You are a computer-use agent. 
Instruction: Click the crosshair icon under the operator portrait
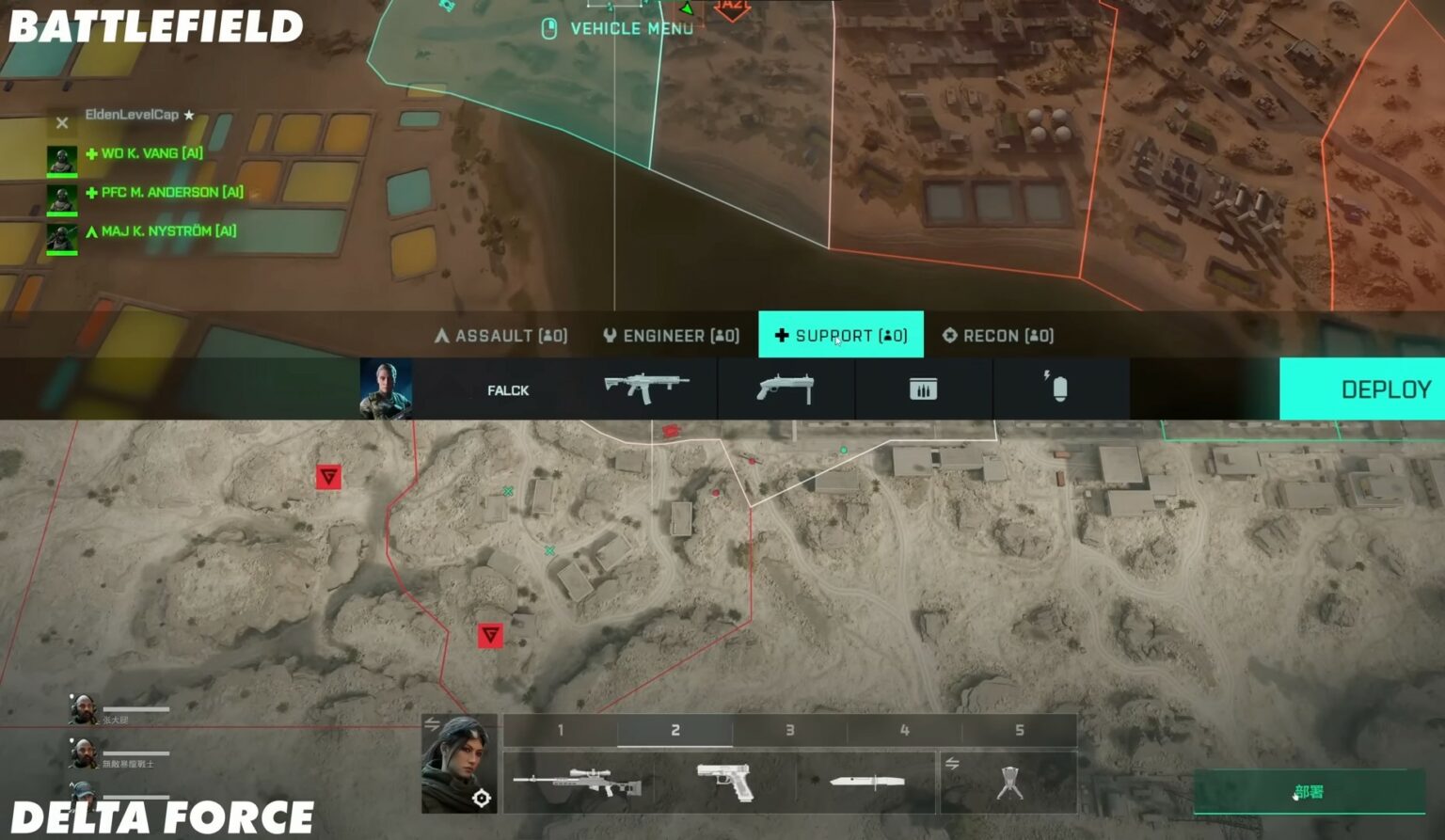483,799
